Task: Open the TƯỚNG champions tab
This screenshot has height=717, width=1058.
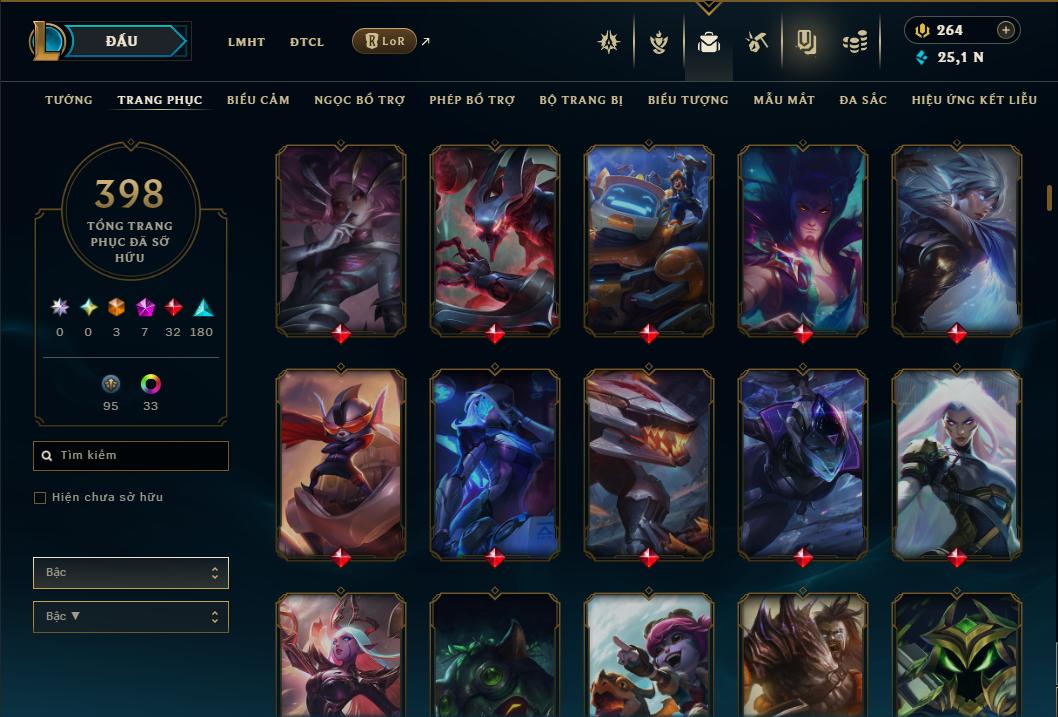Action: coord(69,100)
